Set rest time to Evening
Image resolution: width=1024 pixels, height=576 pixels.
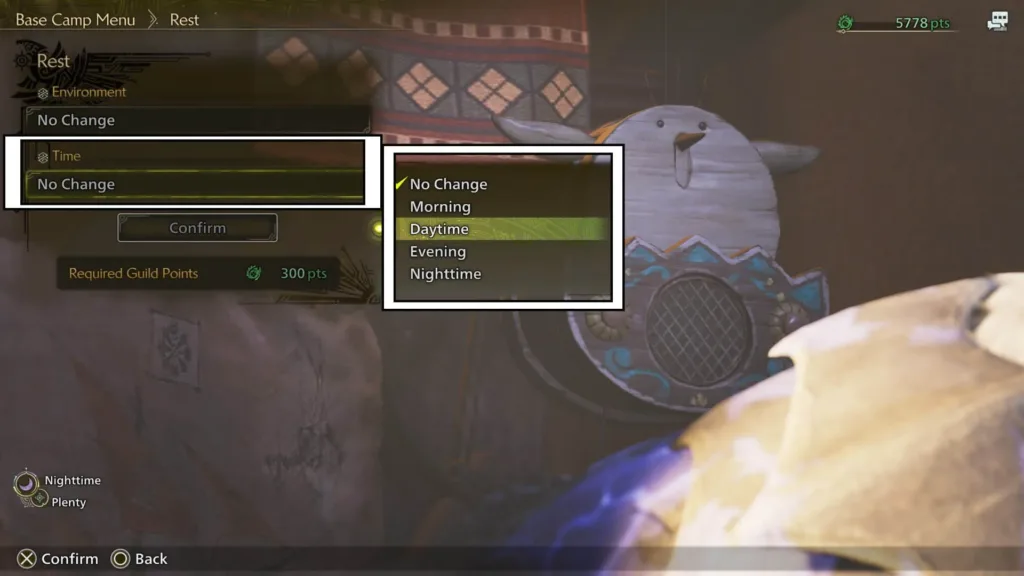[x=438, y=252]
